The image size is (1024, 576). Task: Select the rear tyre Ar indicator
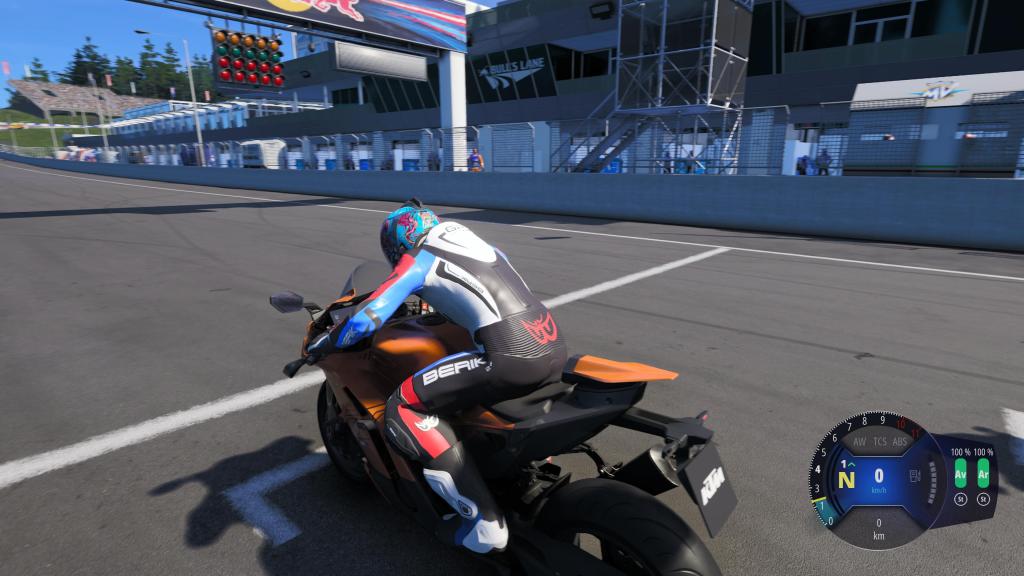click(983, 472)
